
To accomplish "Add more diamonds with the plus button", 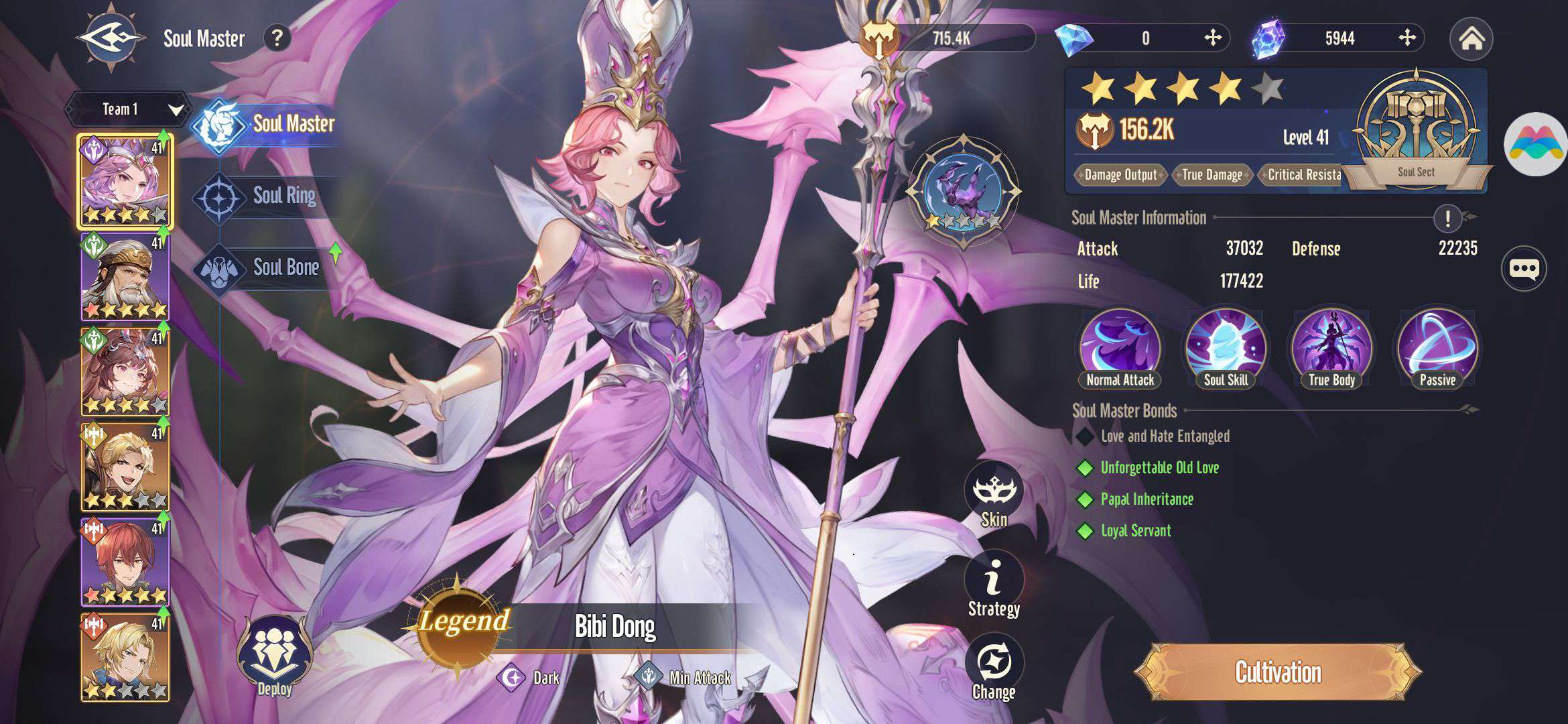I will tap(1212, 38).
